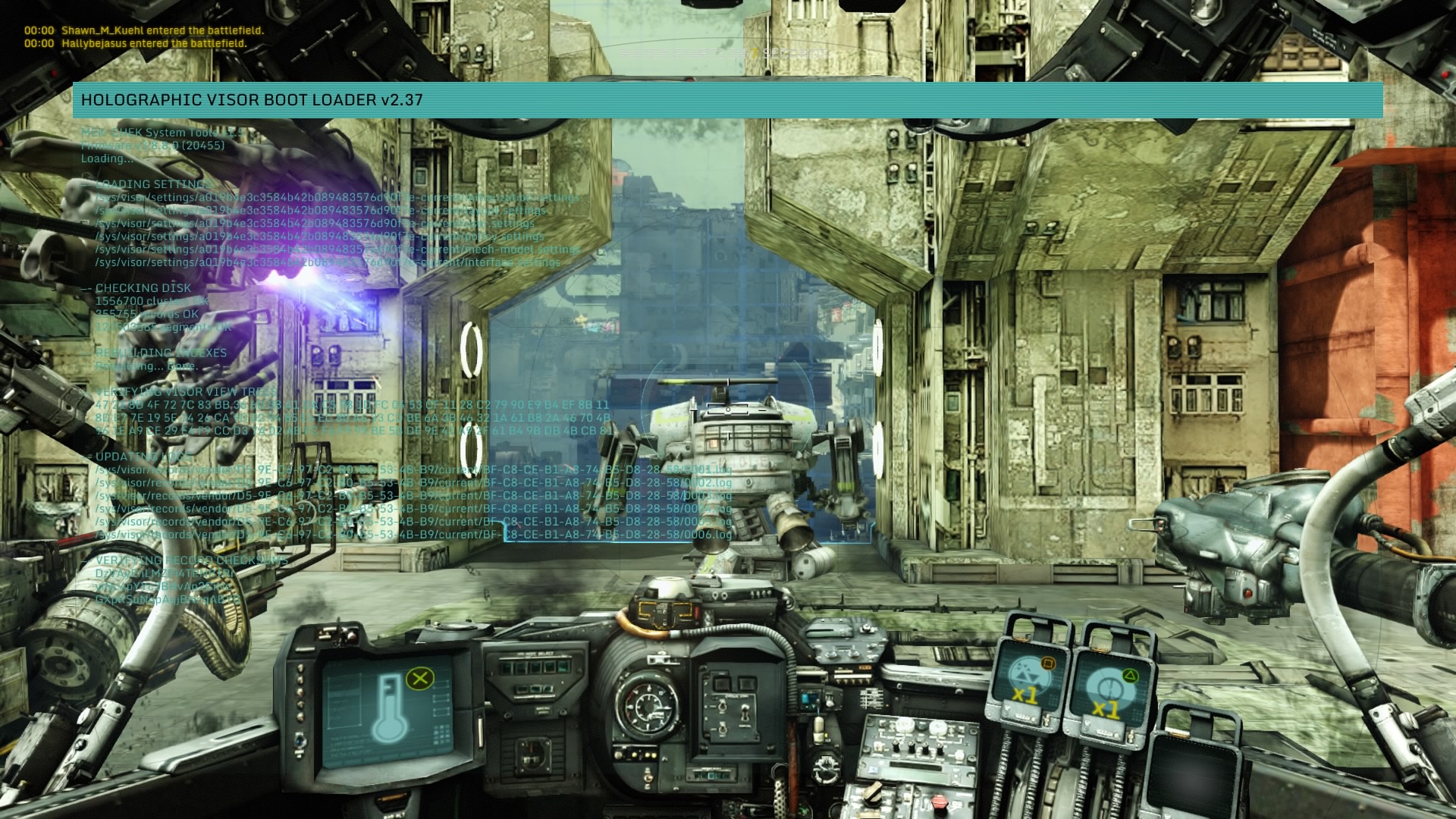Click the MODE SELECT label on the left console panel
This screenshot has height=819, width=1456.
click(x=535, y=654)
